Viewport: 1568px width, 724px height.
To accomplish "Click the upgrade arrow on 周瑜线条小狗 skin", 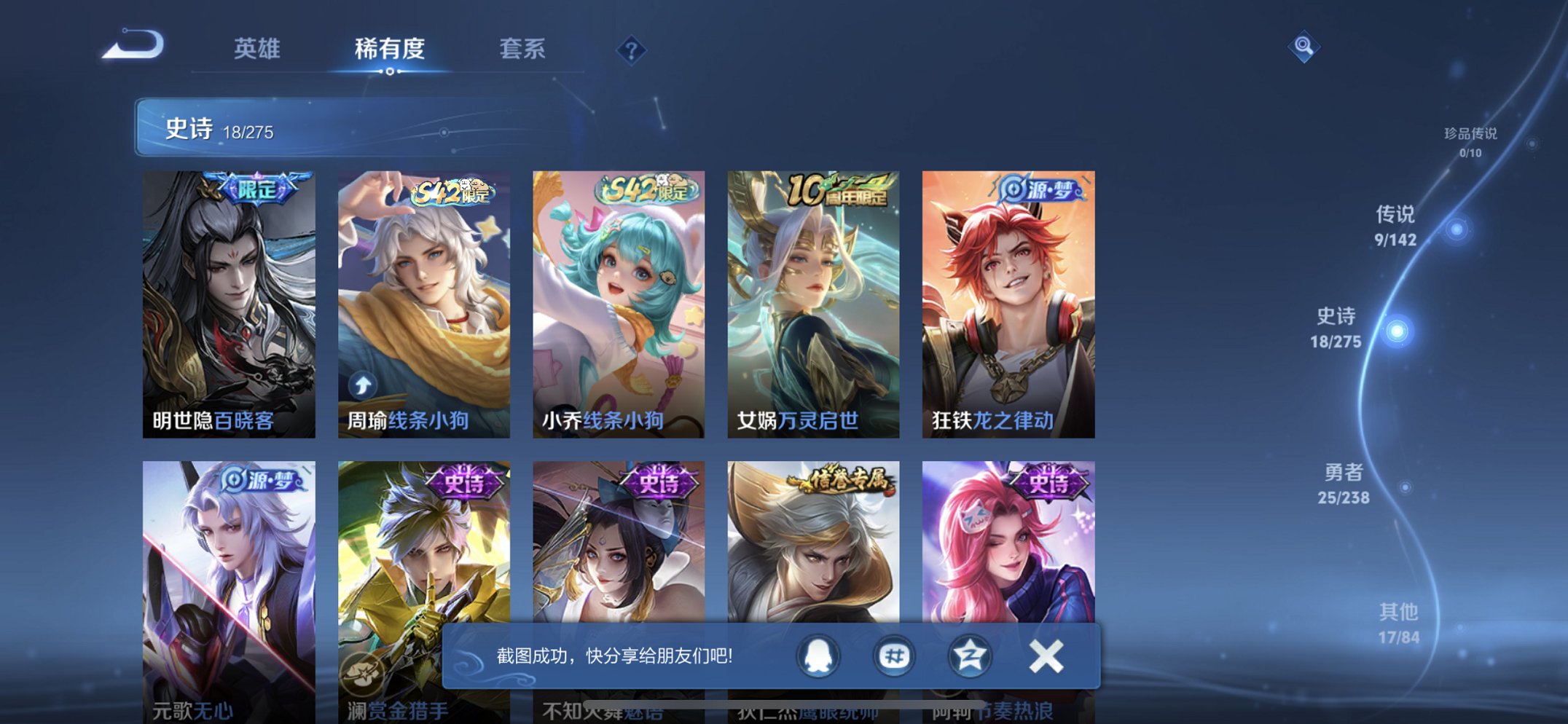I will 364,385.
